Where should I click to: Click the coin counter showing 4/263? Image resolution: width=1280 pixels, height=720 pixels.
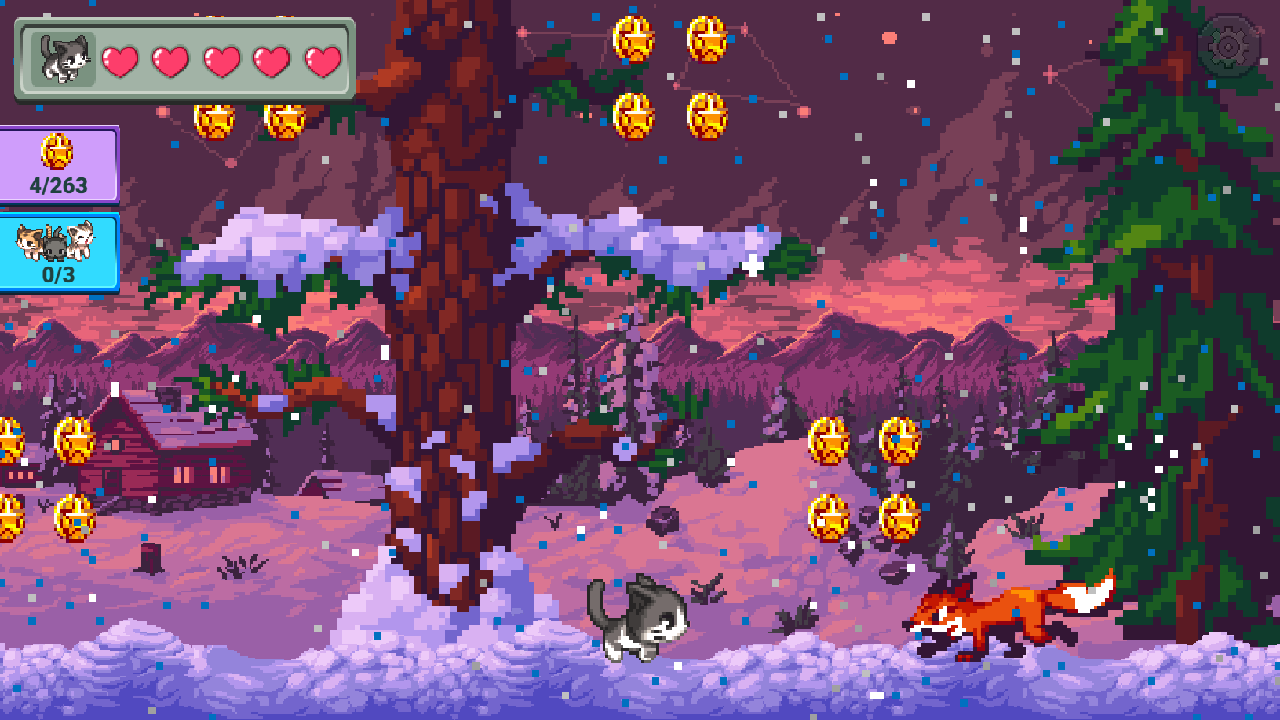click(x=57, y=185)
